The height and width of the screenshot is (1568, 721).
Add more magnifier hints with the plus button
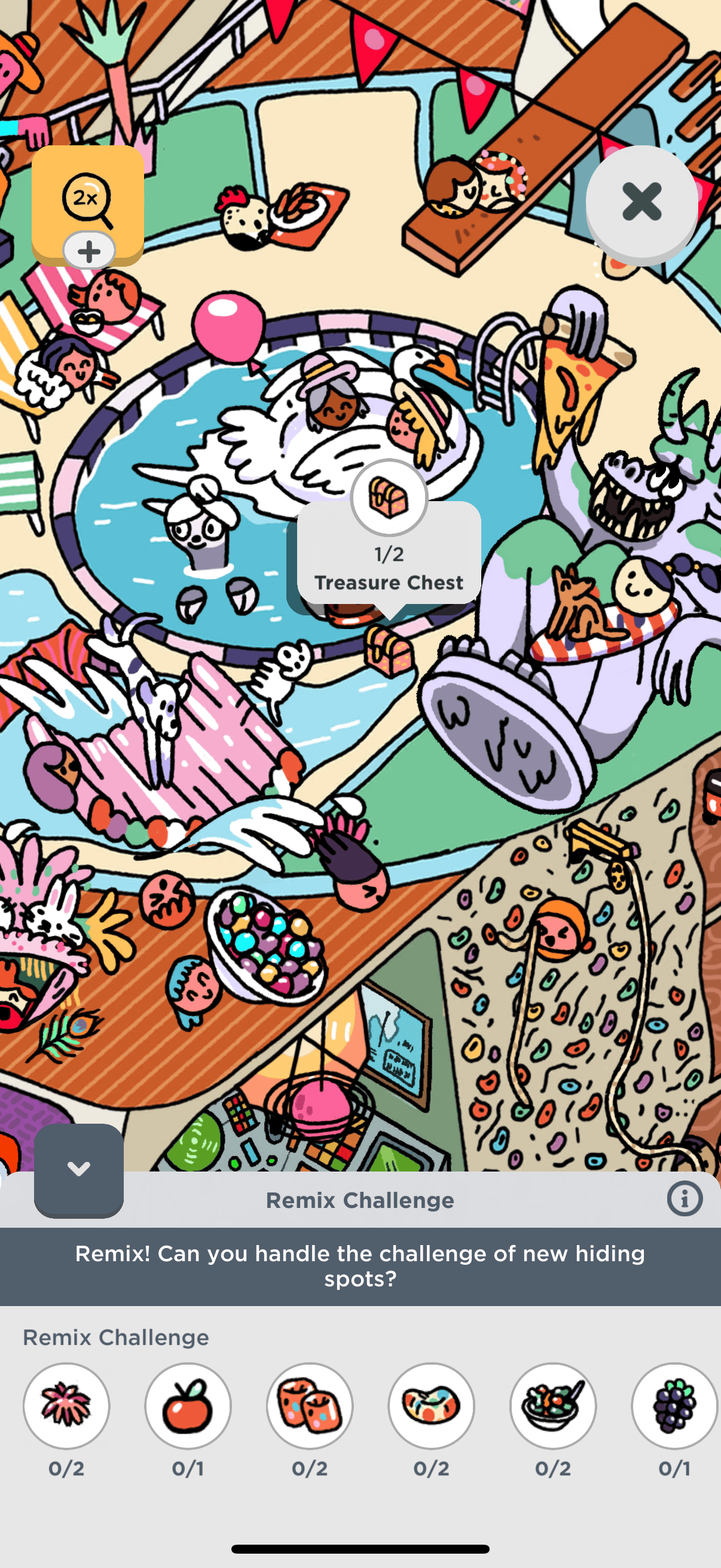[x=89, y=251]
